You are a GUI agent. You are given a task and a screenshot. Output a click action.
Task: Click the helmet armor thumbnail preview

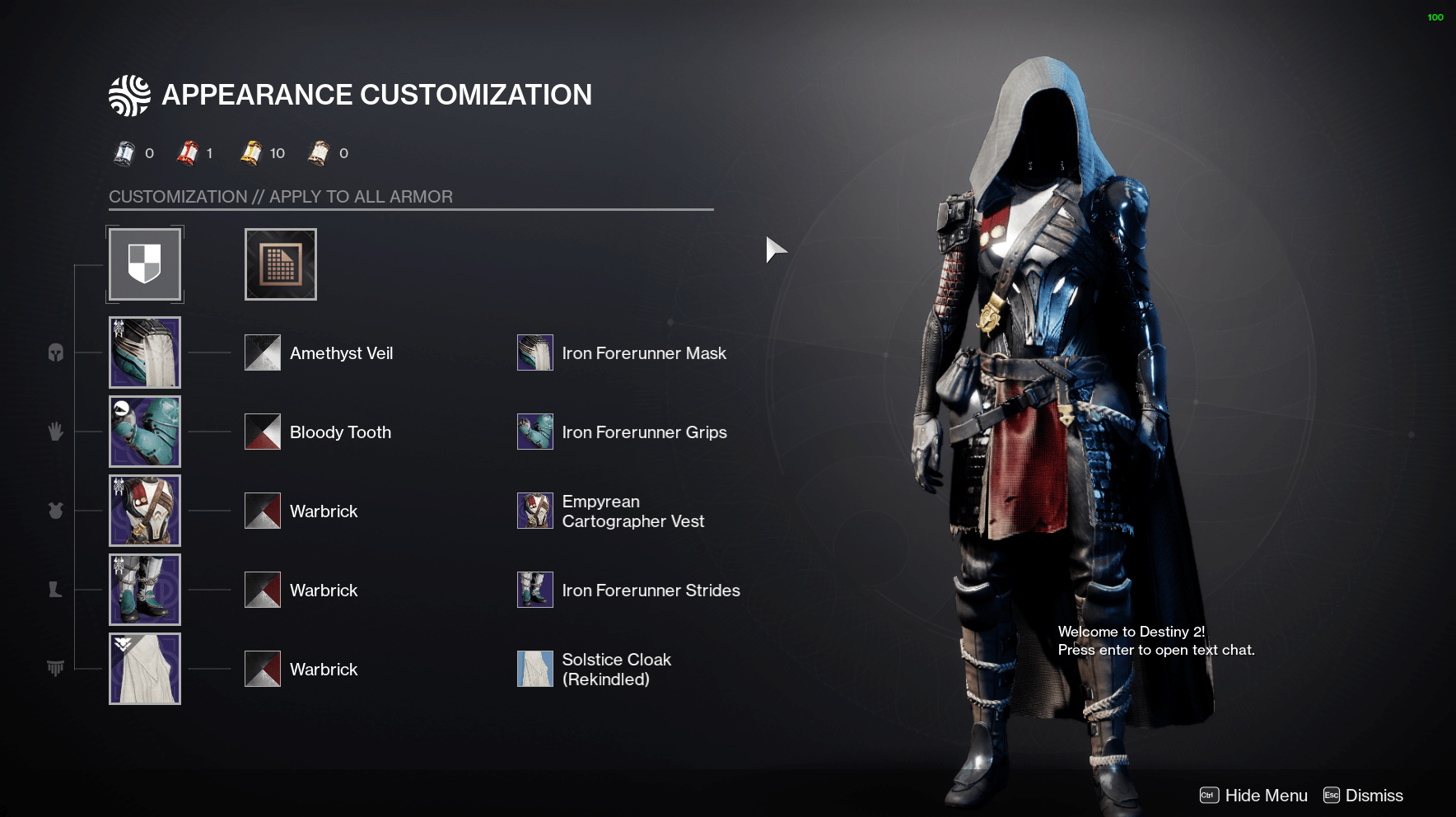tap(145, 352)
